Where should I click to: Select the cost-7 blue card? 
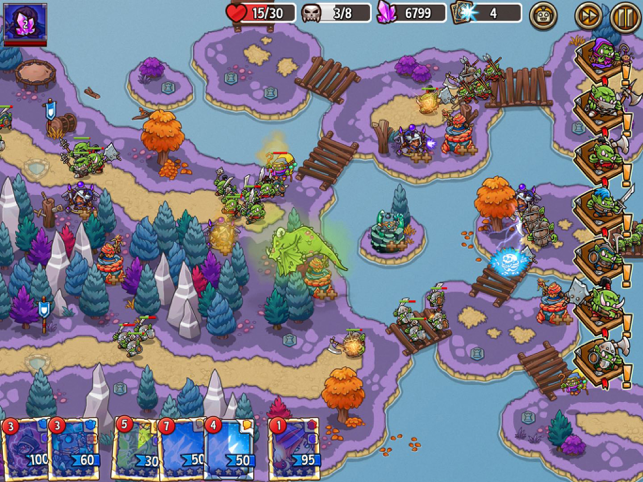(182, 448)
